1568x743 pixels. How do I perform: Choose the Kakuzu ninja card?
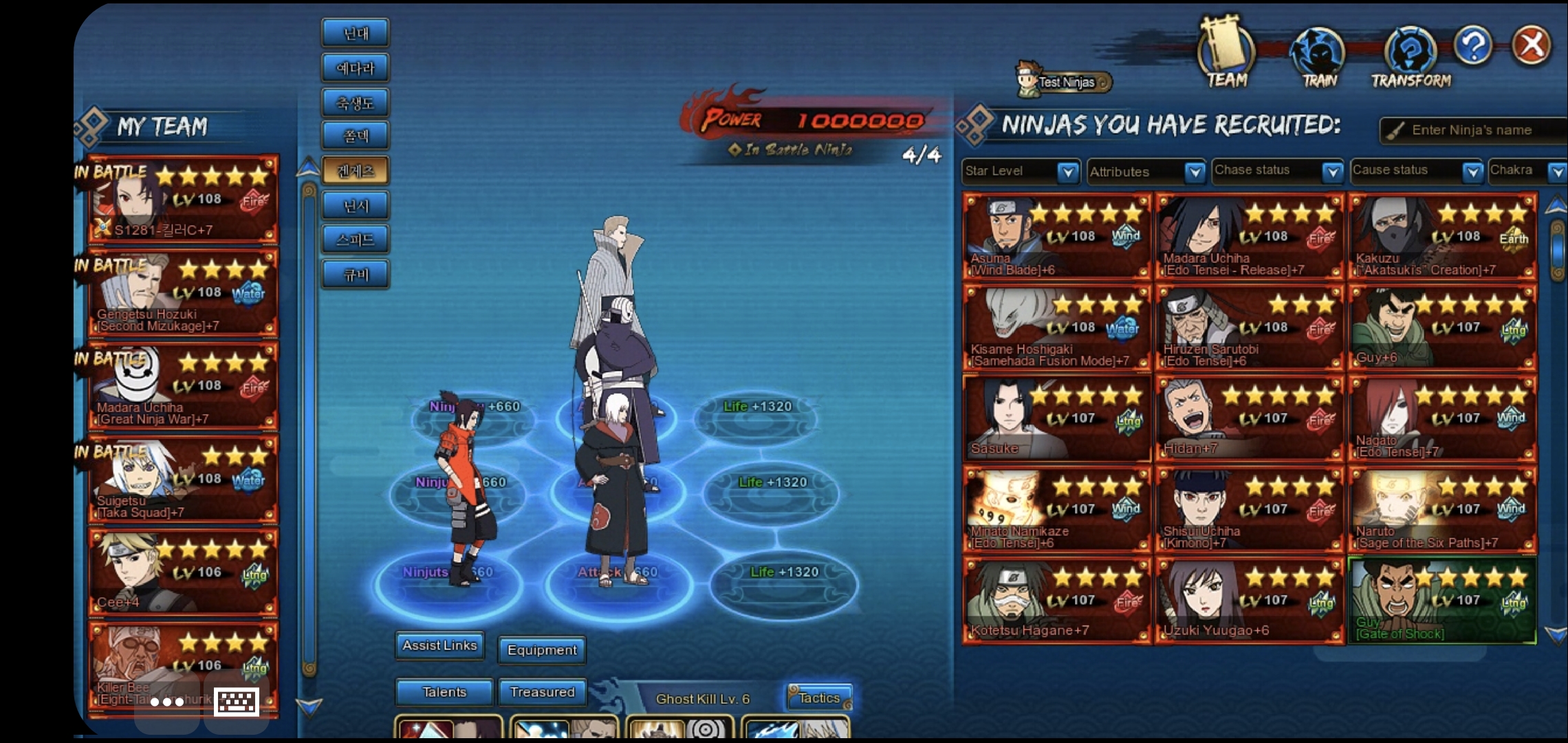[1442, 237]
